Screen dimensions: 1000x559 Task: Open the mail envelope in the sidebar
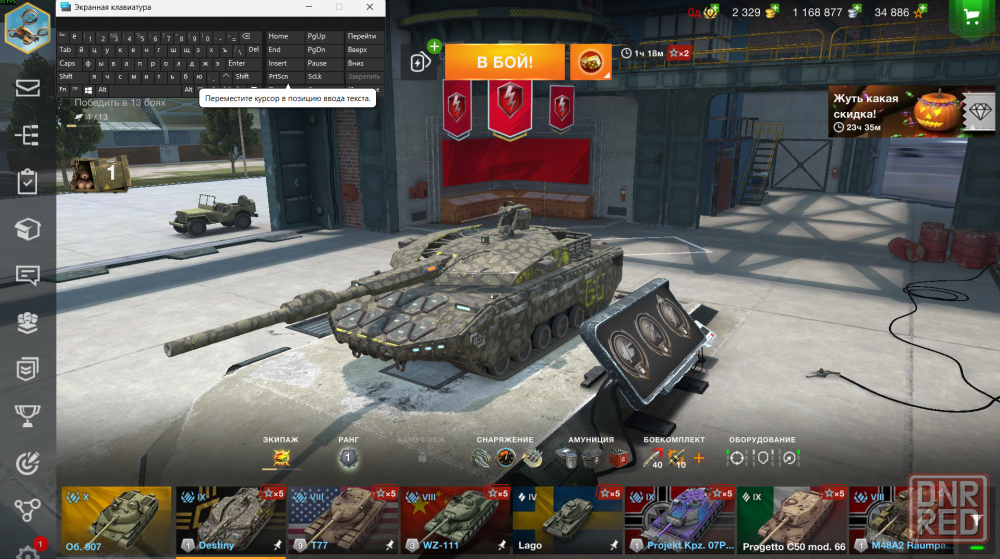[27, 88]
